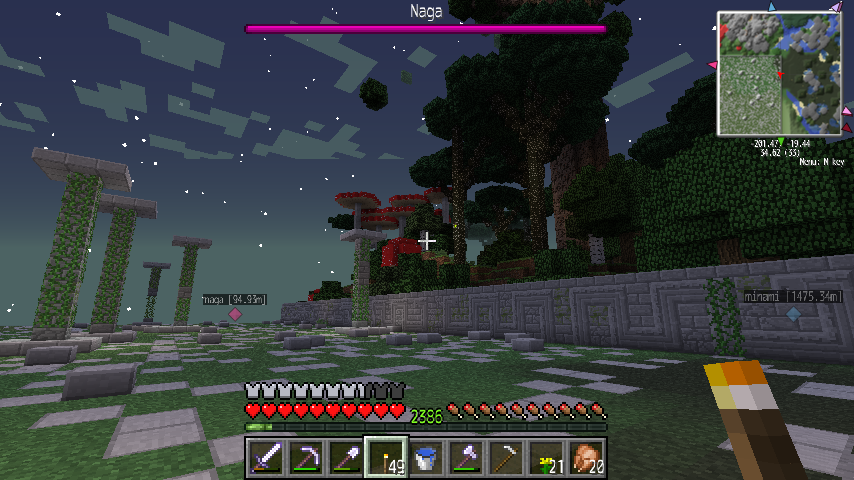
Task: Select the sword hotbar slot
Action: pyautogui.click(x=266, y=457)
